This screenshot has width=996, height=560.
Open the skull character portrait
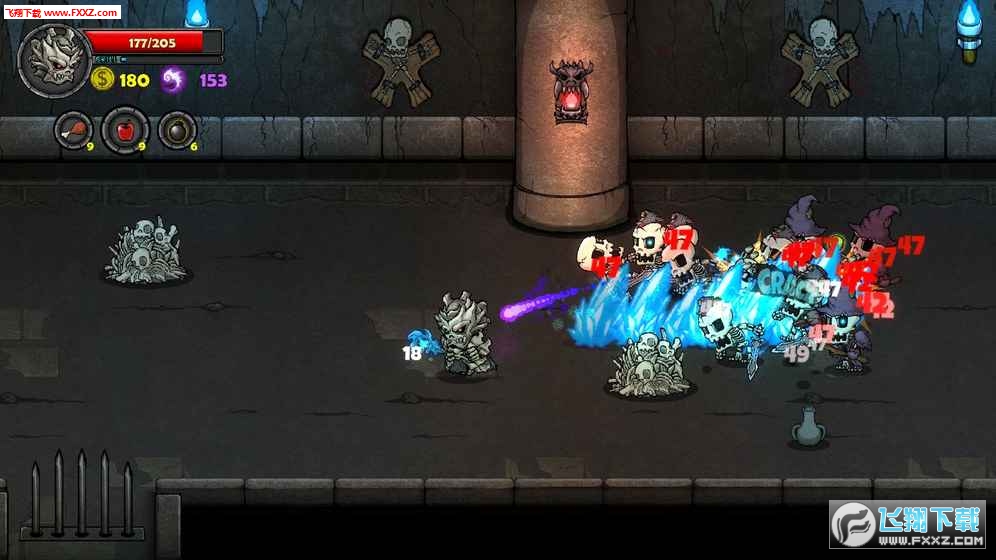(x=48, y=55)
